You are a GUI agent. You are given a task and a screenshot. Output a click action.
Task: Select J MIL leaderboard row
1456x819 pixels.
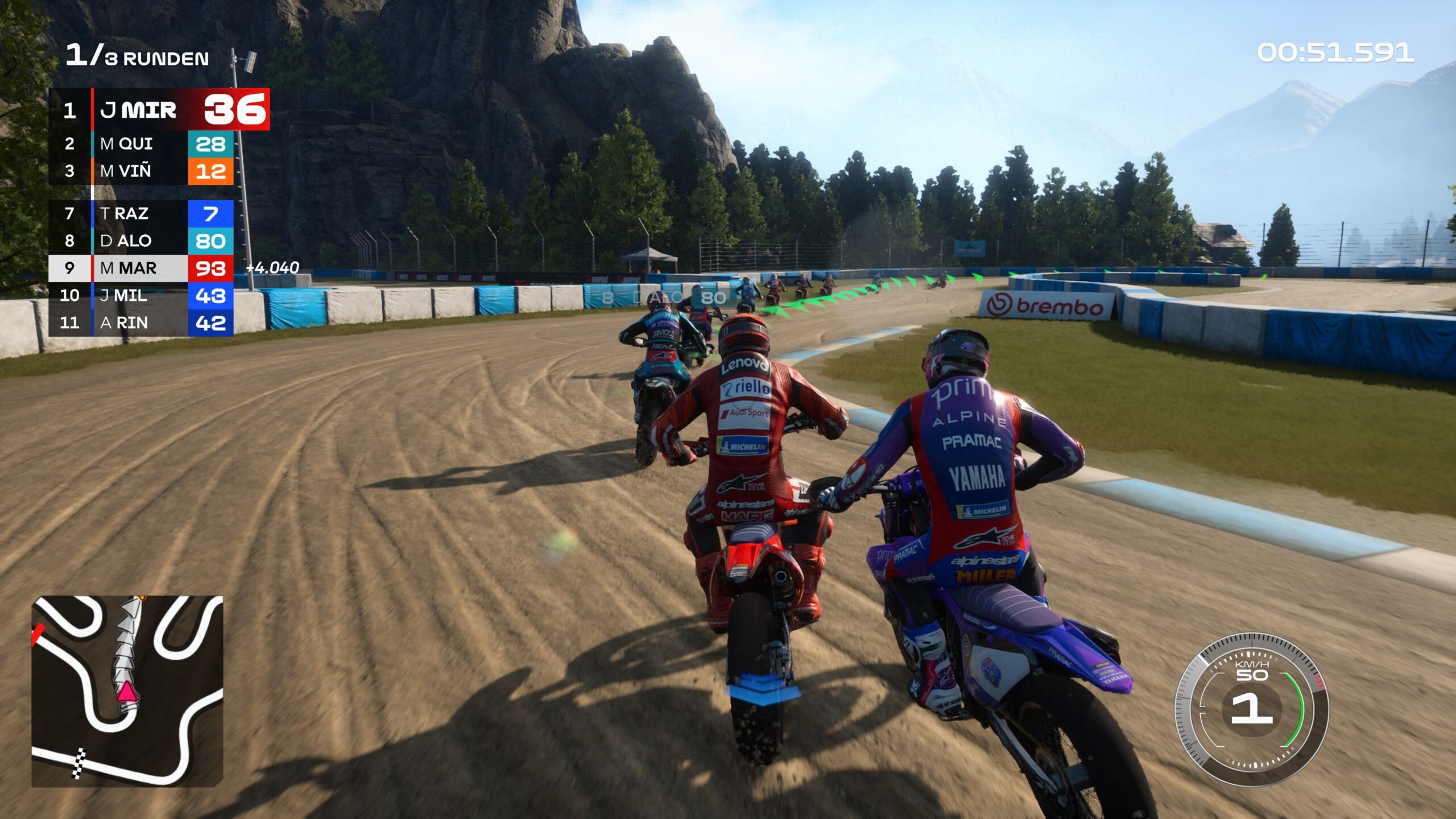141,295
